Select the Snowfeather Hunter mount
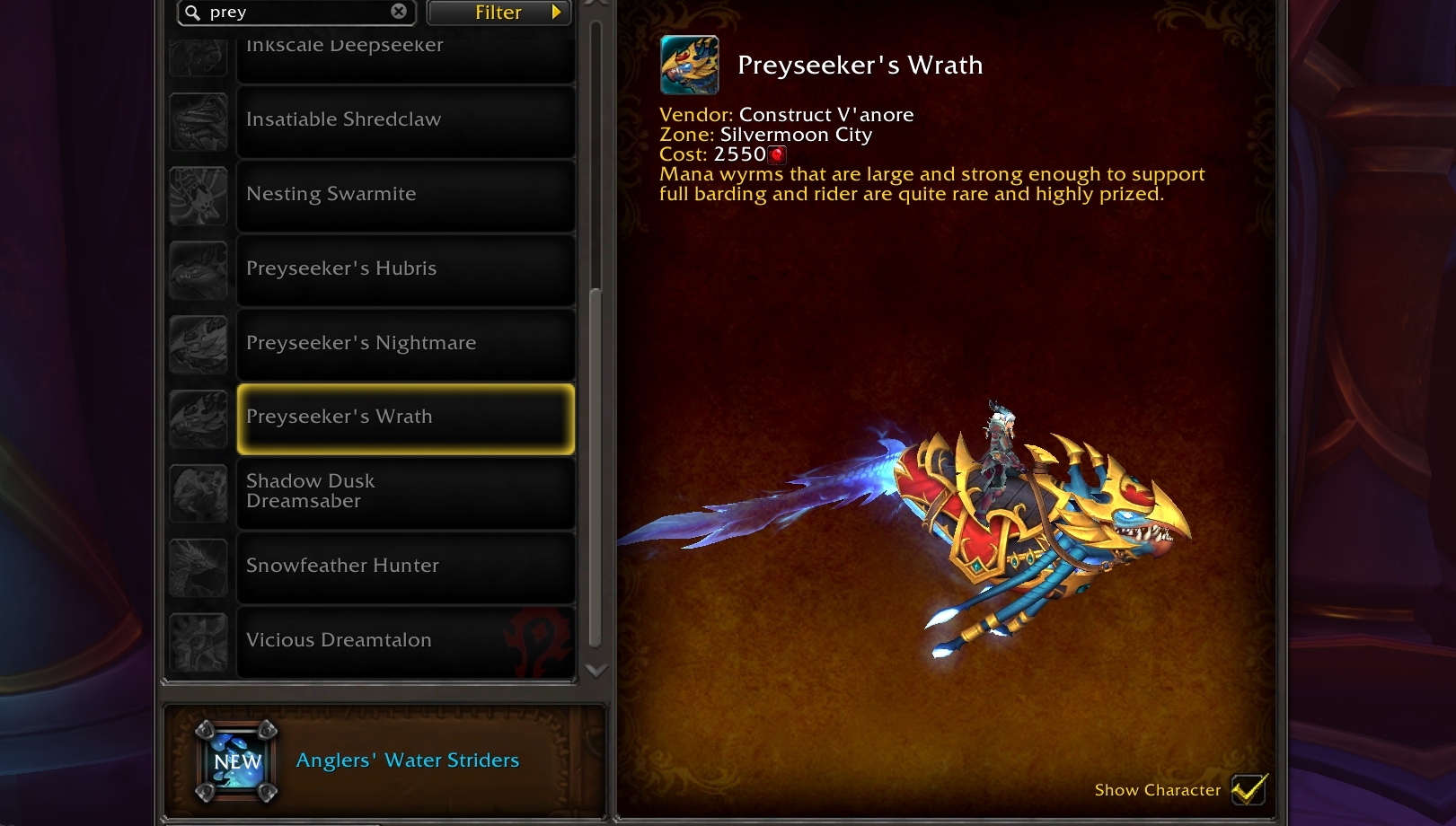The height and width of the screenshot is (826, 1456). [405, 567]
